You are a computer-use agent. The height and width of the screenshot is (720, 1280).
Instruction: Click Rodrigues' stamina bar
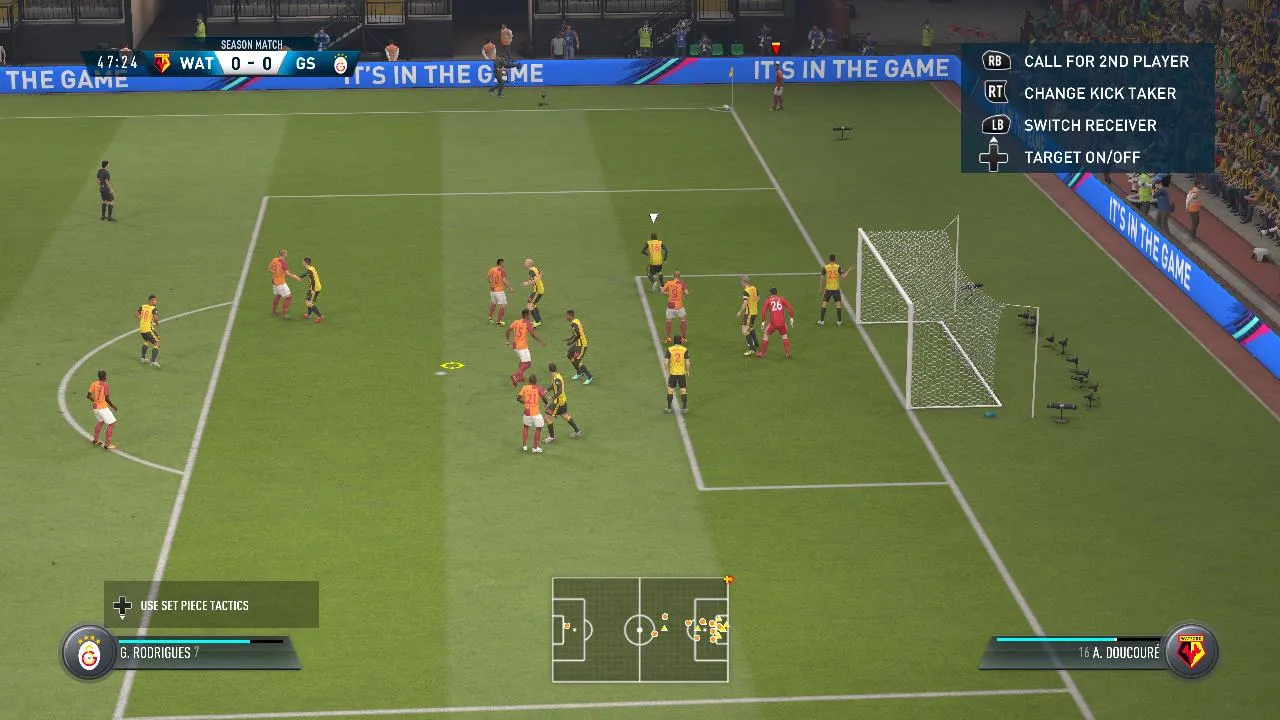(200, 640)
